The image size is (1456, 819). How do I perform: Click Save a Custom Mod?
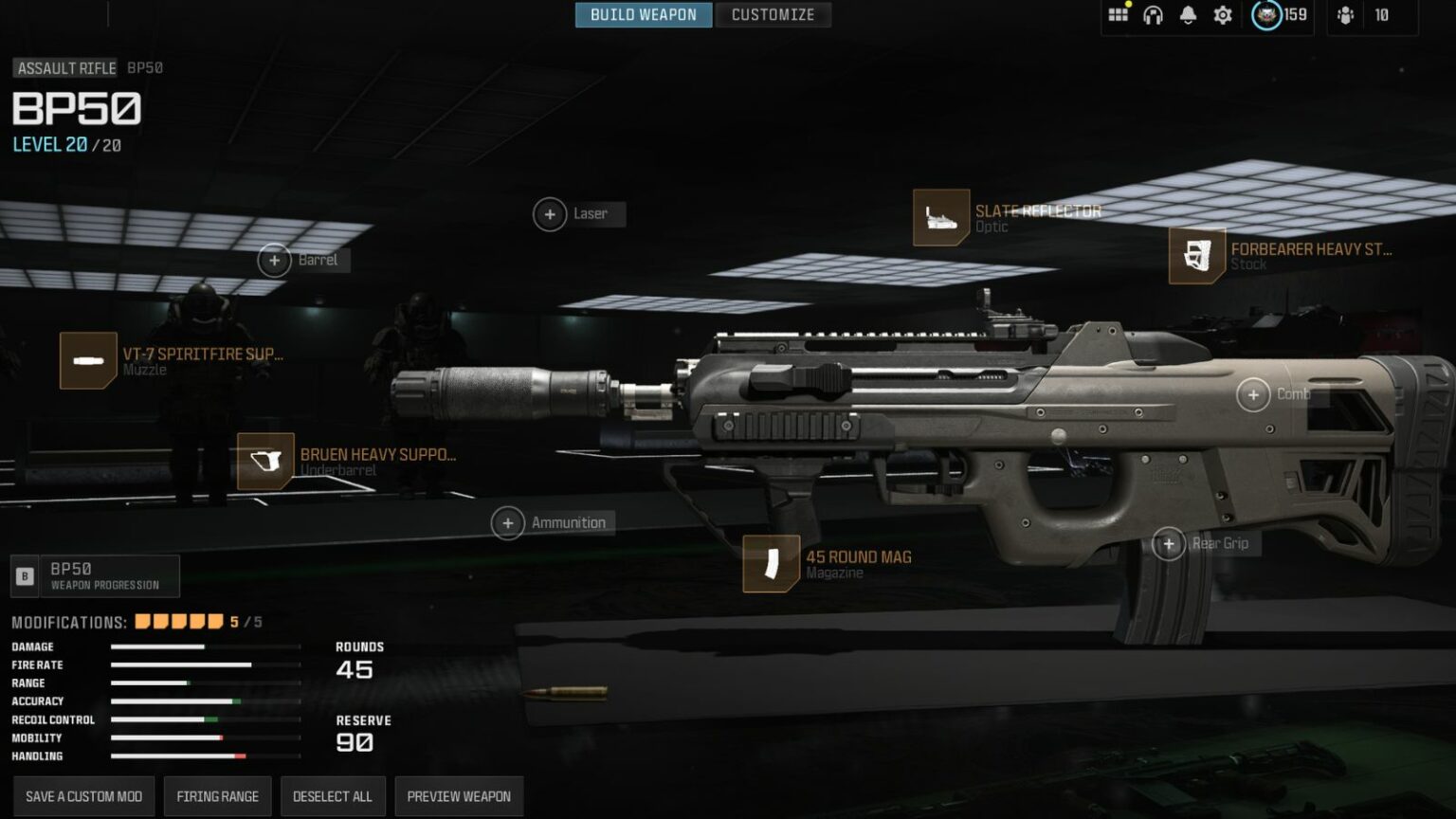point(82,796)
